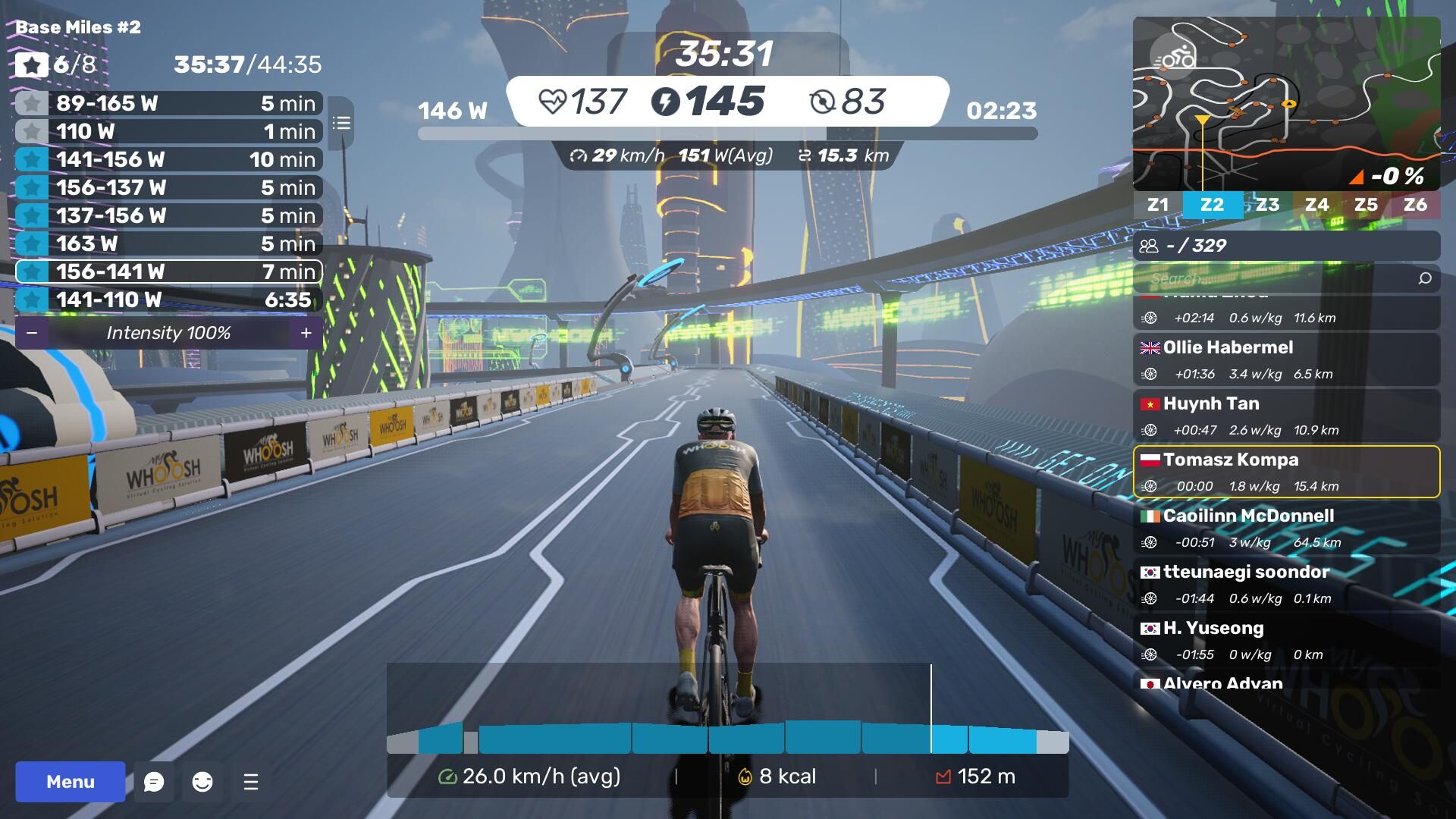Select the 141-110 W workout step
Viewport: 1456px width, 819px height.
click(168, 300)
